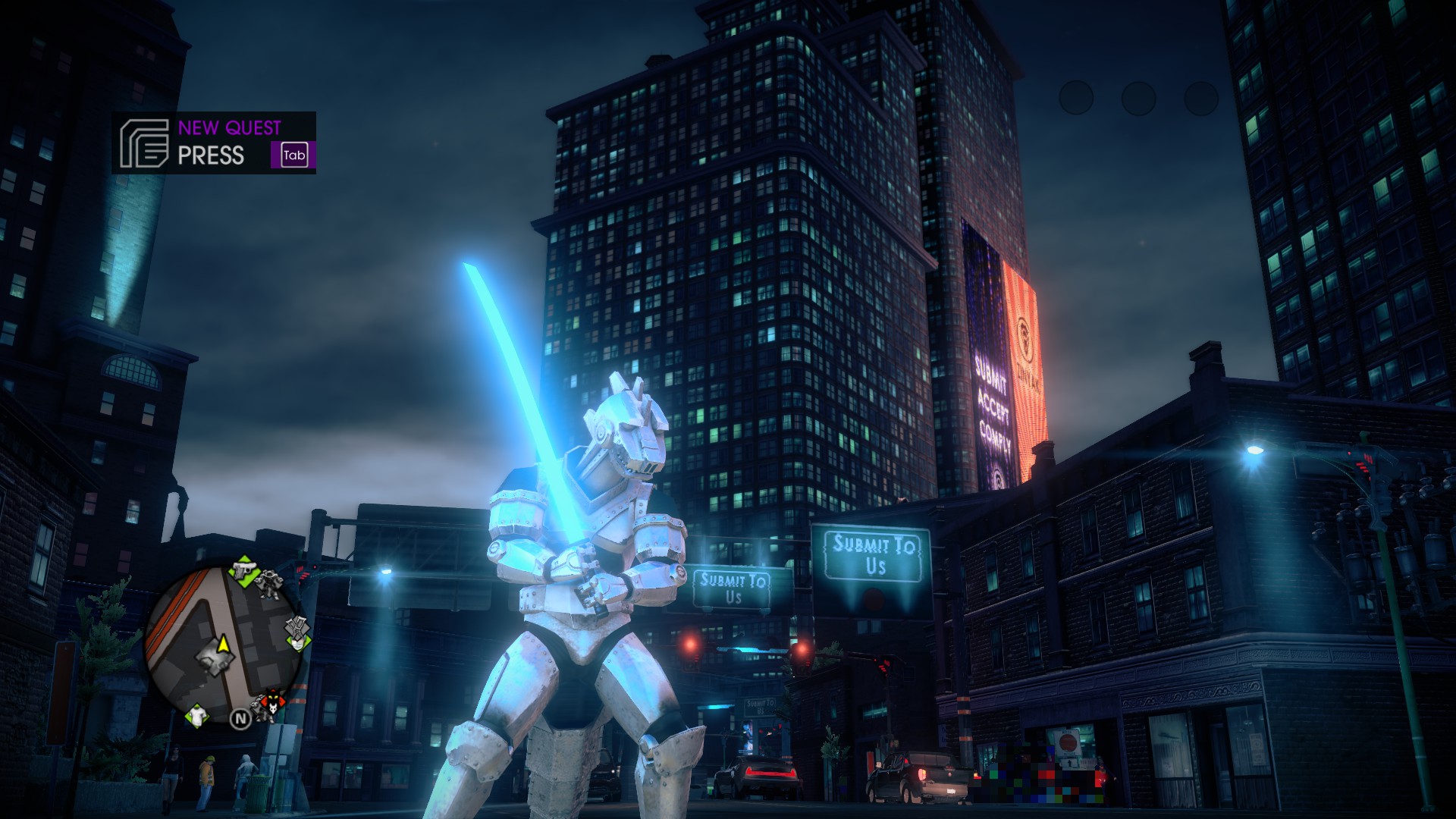Click the yellow player arrow on minimap
The height and width of the screenshot is (819, 1456).
[x=223, y=645]
